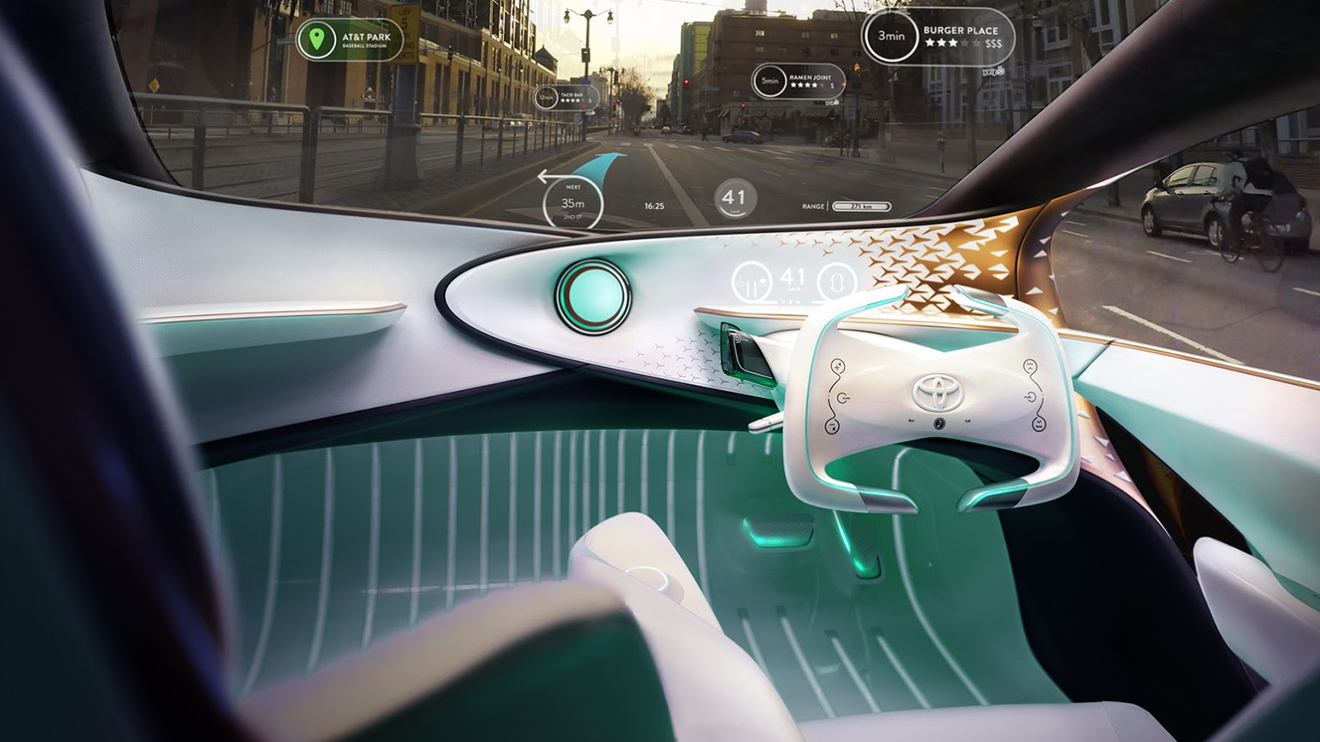The height and width of the screenshot is (742, 1320).
Task: Tap the Taco Bar place label
Action: tap(567, 97)
